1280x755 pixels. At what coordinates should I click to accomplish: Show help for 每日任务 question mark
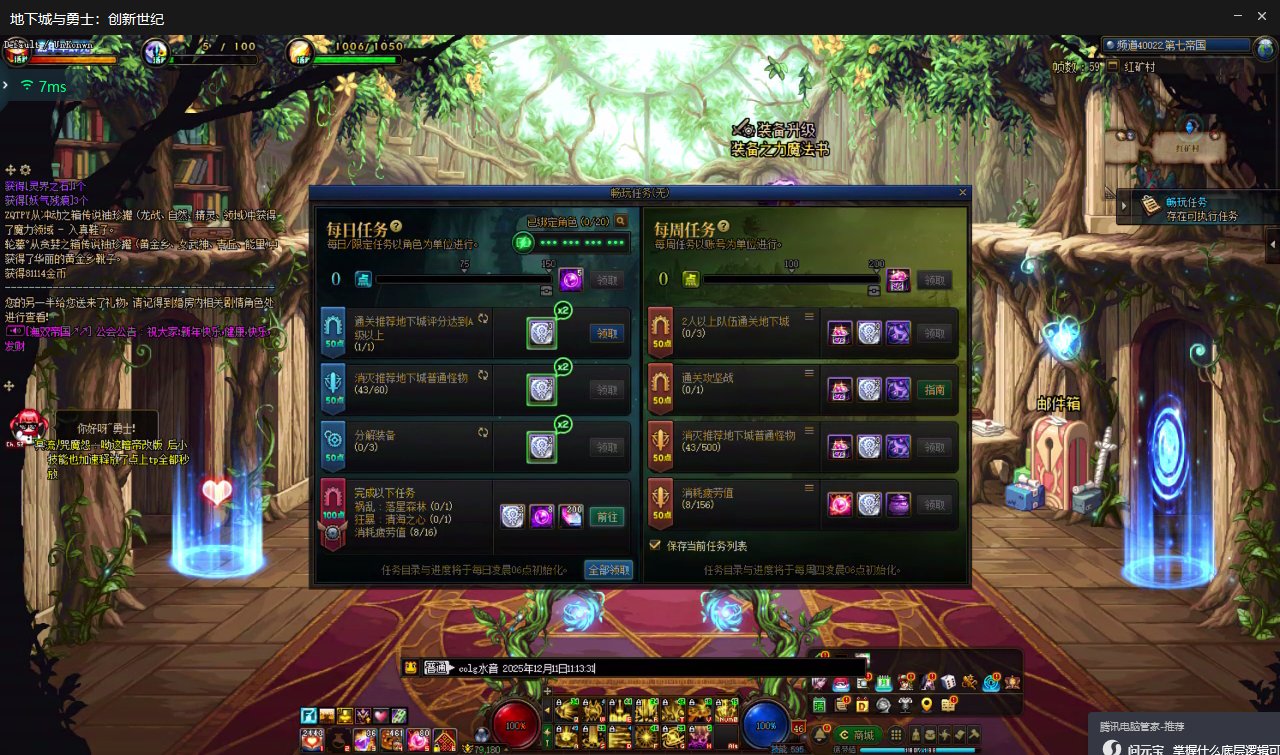click(397, 227)
